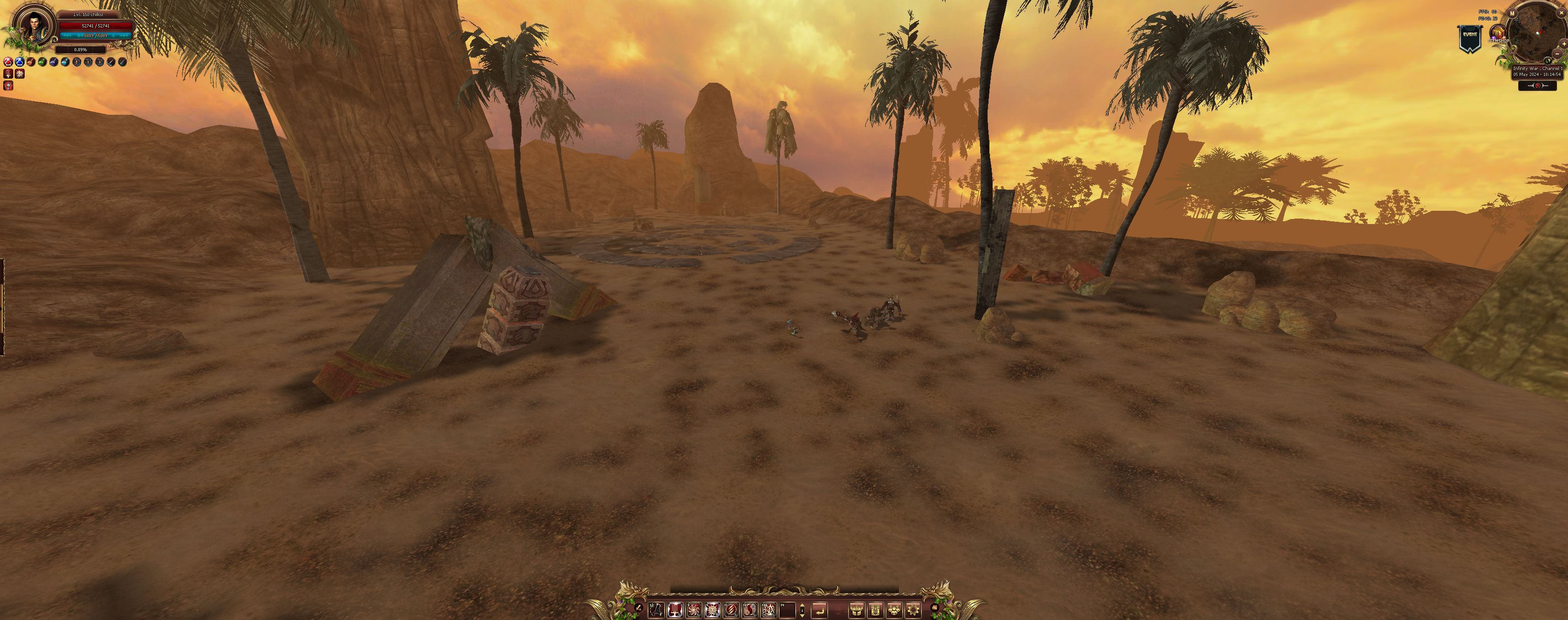The height and width of the screenshot is (620, 1568).
Task: Open the world map with the M button
Action: coord(1512,13)
